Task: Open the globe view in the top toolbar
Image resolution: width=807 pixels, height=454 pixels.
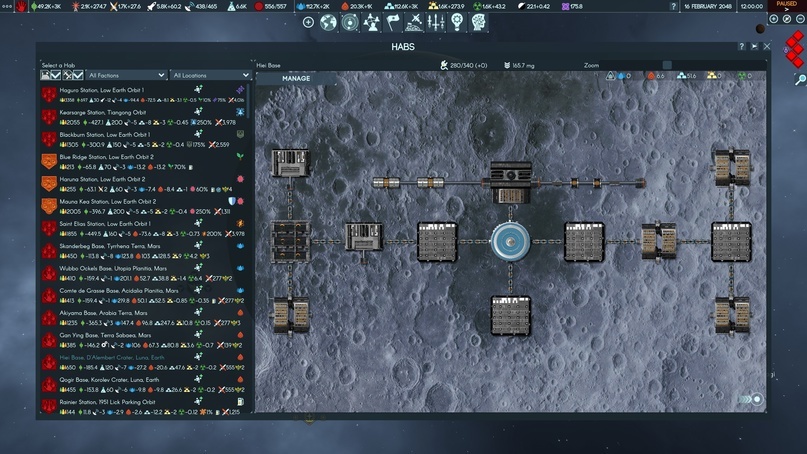Action: point(329,22)
